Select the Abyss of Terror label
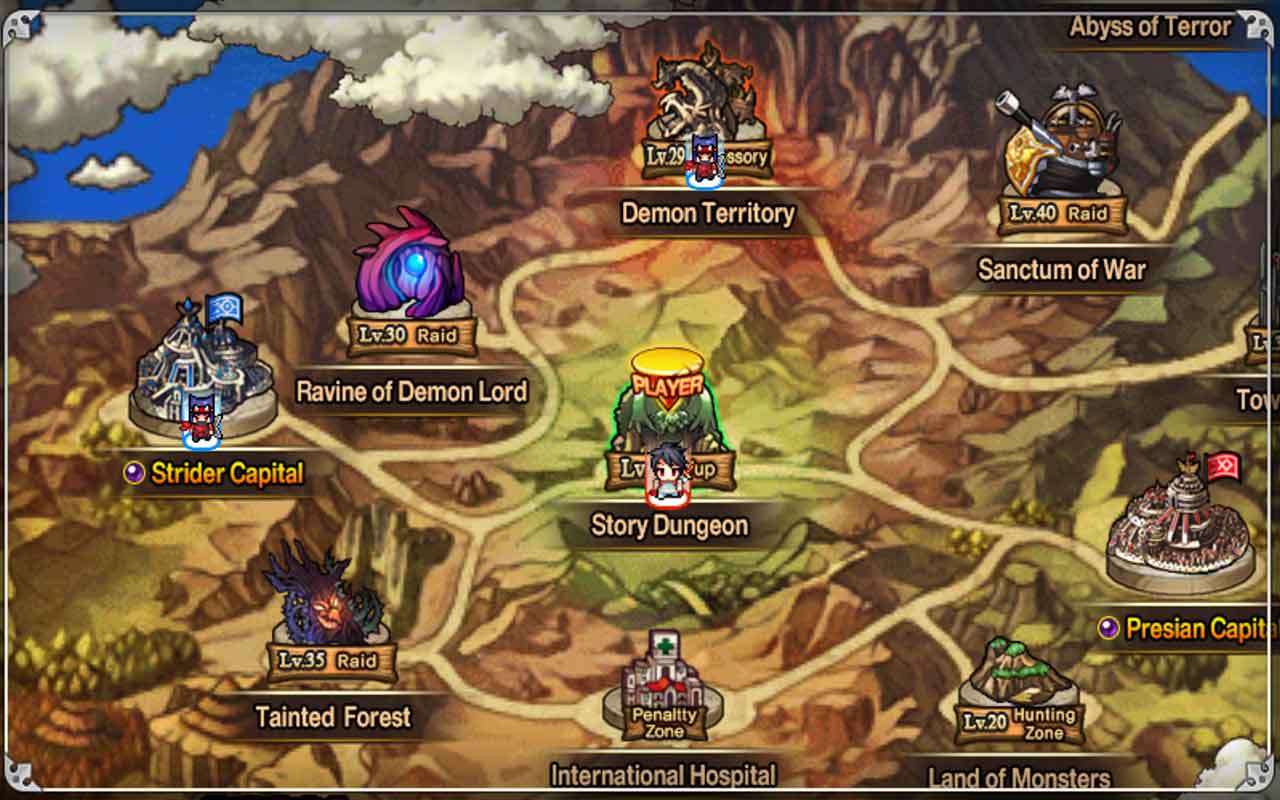Screen dimensions: 1280x800 (x=1150, y=27)
